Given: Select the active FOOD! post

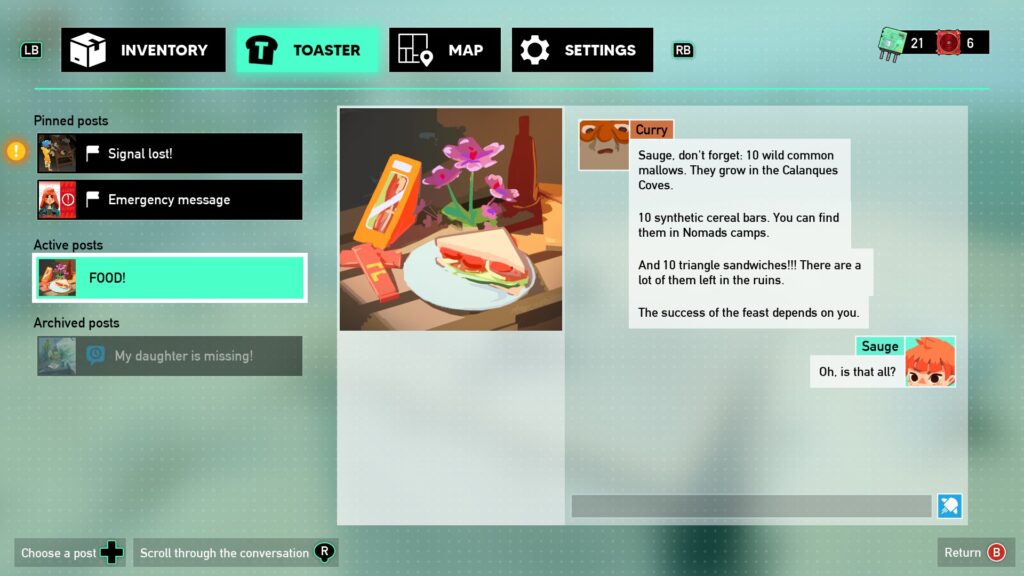Looking at the screenshot, I should click(x=169, y=278).
